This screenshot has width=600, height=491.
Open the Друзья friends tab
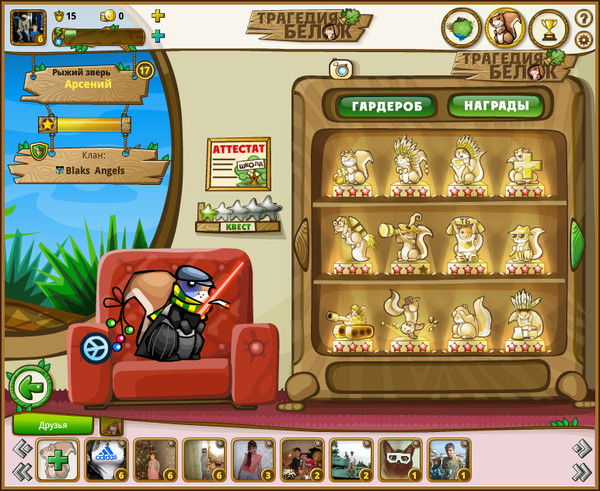(52, 425)
